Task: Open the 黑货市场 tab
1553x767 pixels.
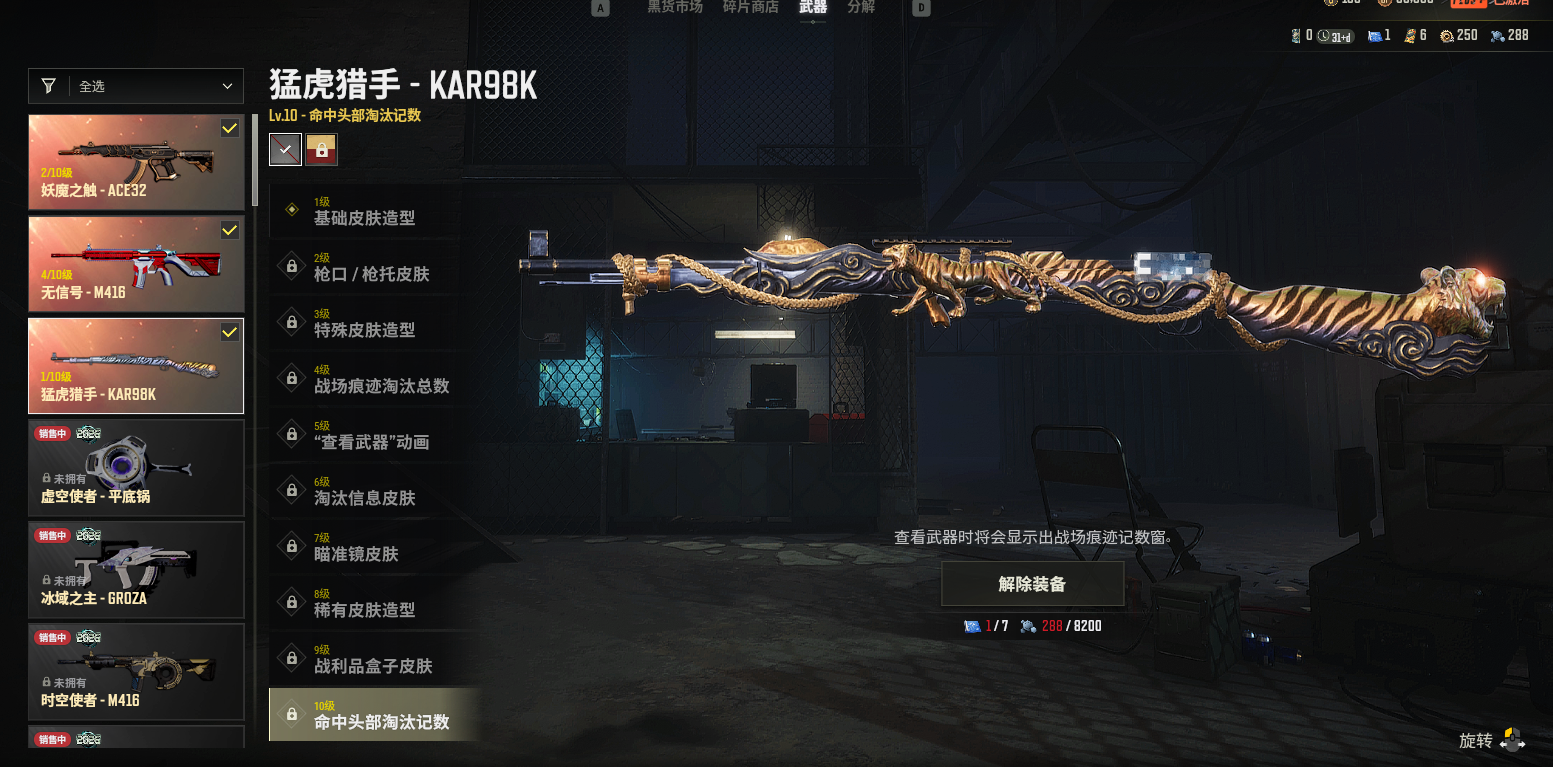Action: 675,8
